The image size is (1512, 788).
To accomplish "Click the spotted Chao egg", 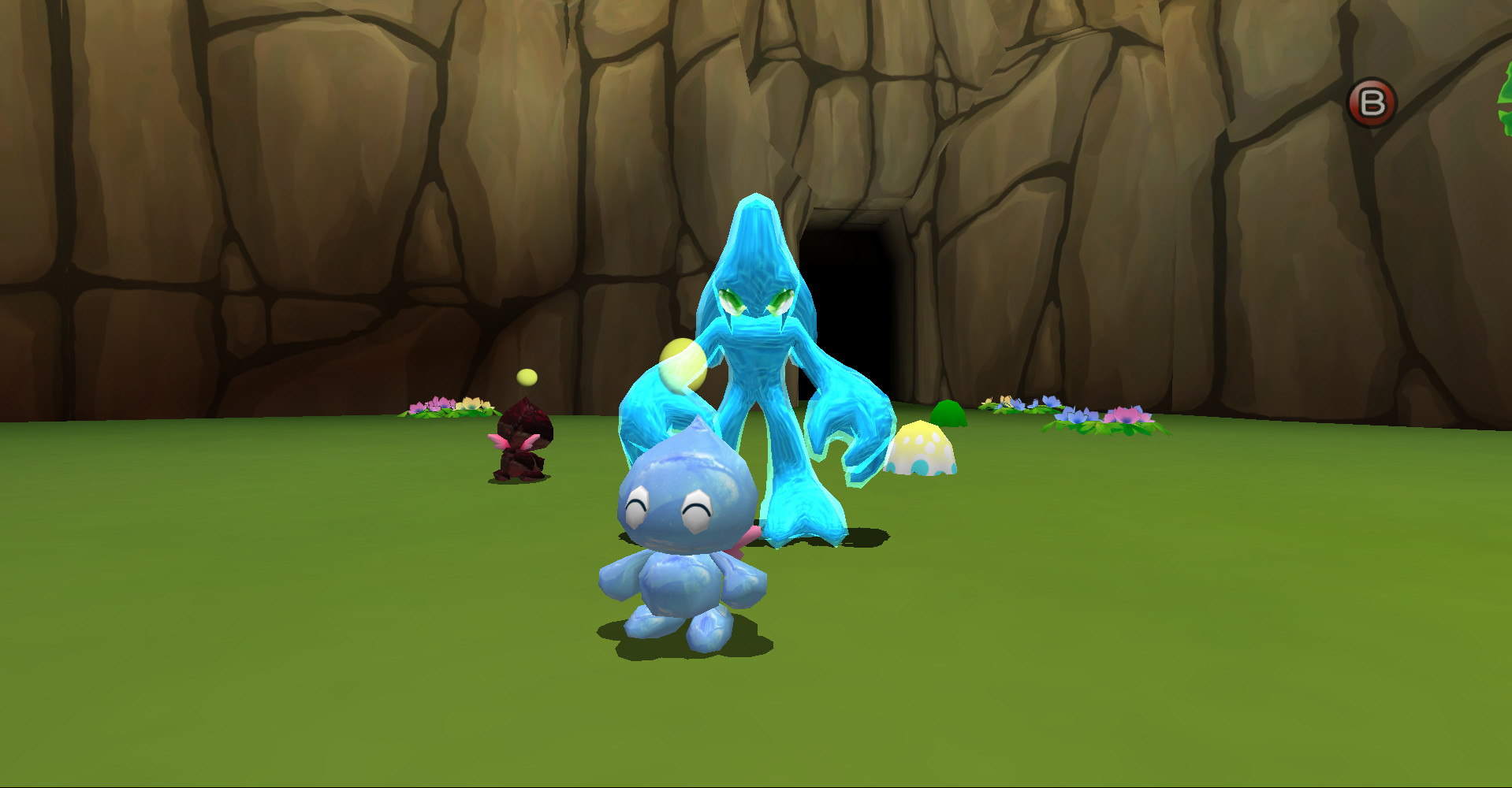I will [922, 449].
